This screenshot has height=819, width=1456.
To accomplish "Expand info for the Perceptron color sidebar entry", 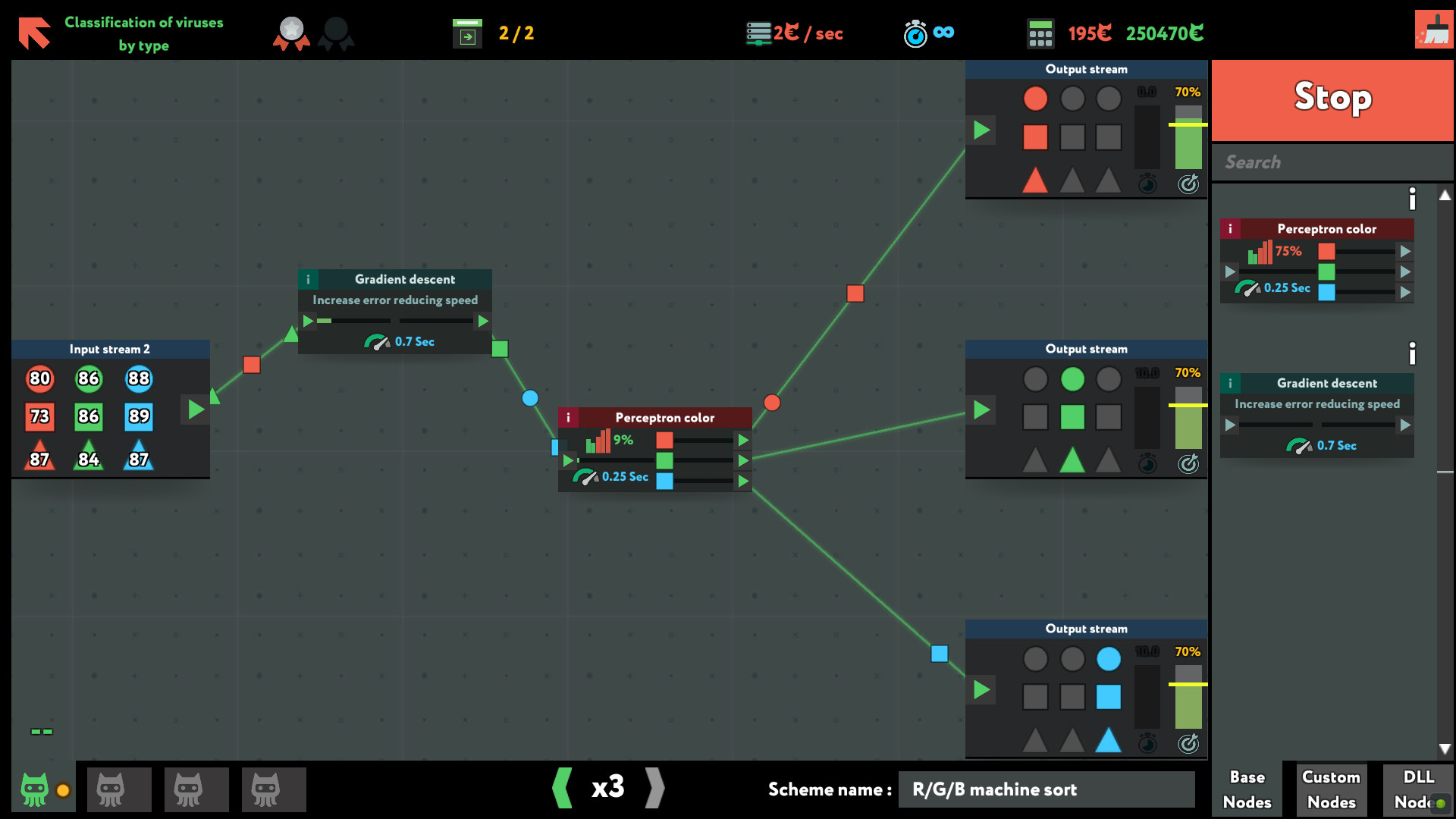I will click(x=1412, y=199).
